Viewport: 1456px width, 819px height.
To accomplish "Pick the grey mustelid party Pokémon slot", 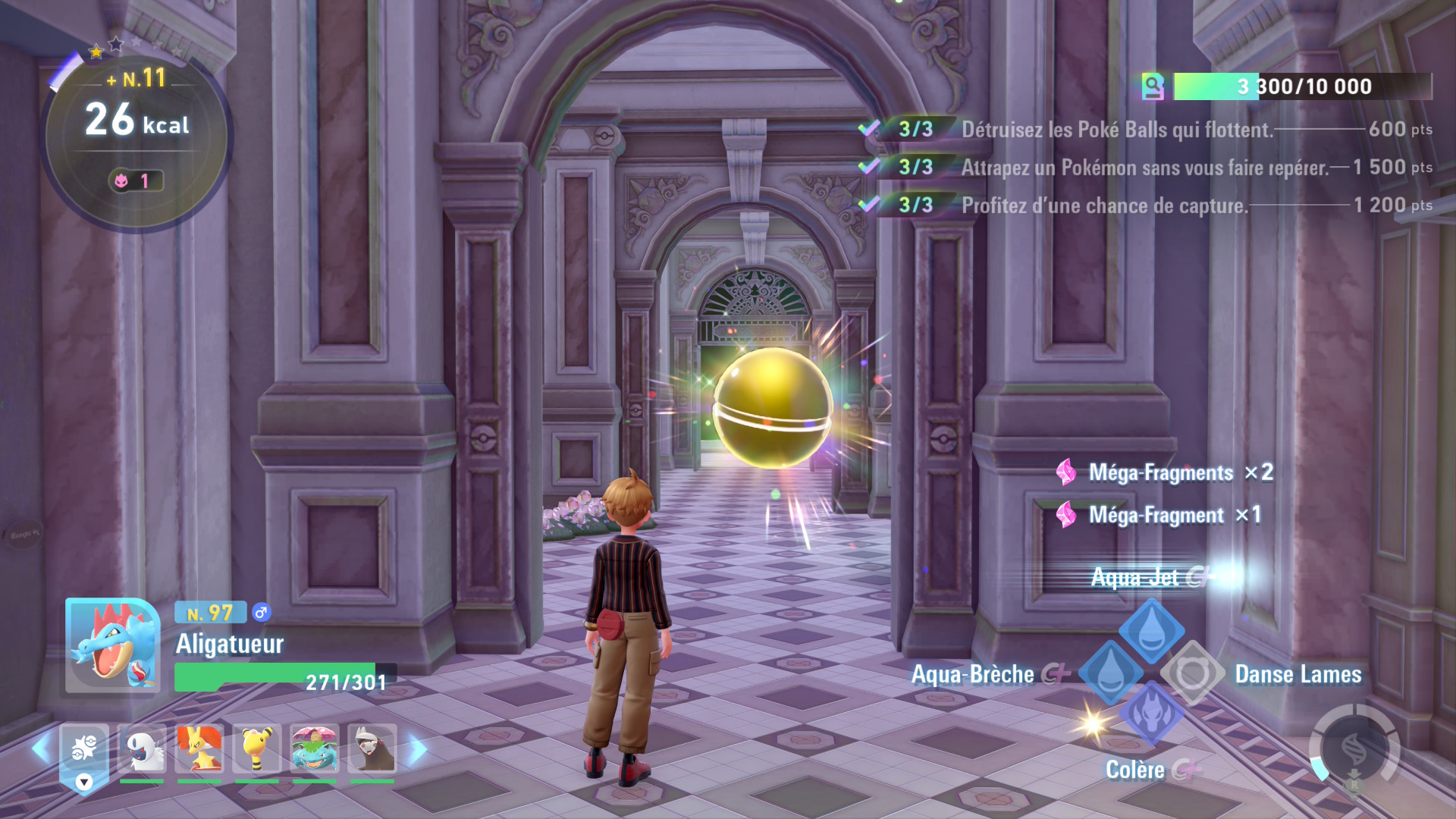I will 372,748.
